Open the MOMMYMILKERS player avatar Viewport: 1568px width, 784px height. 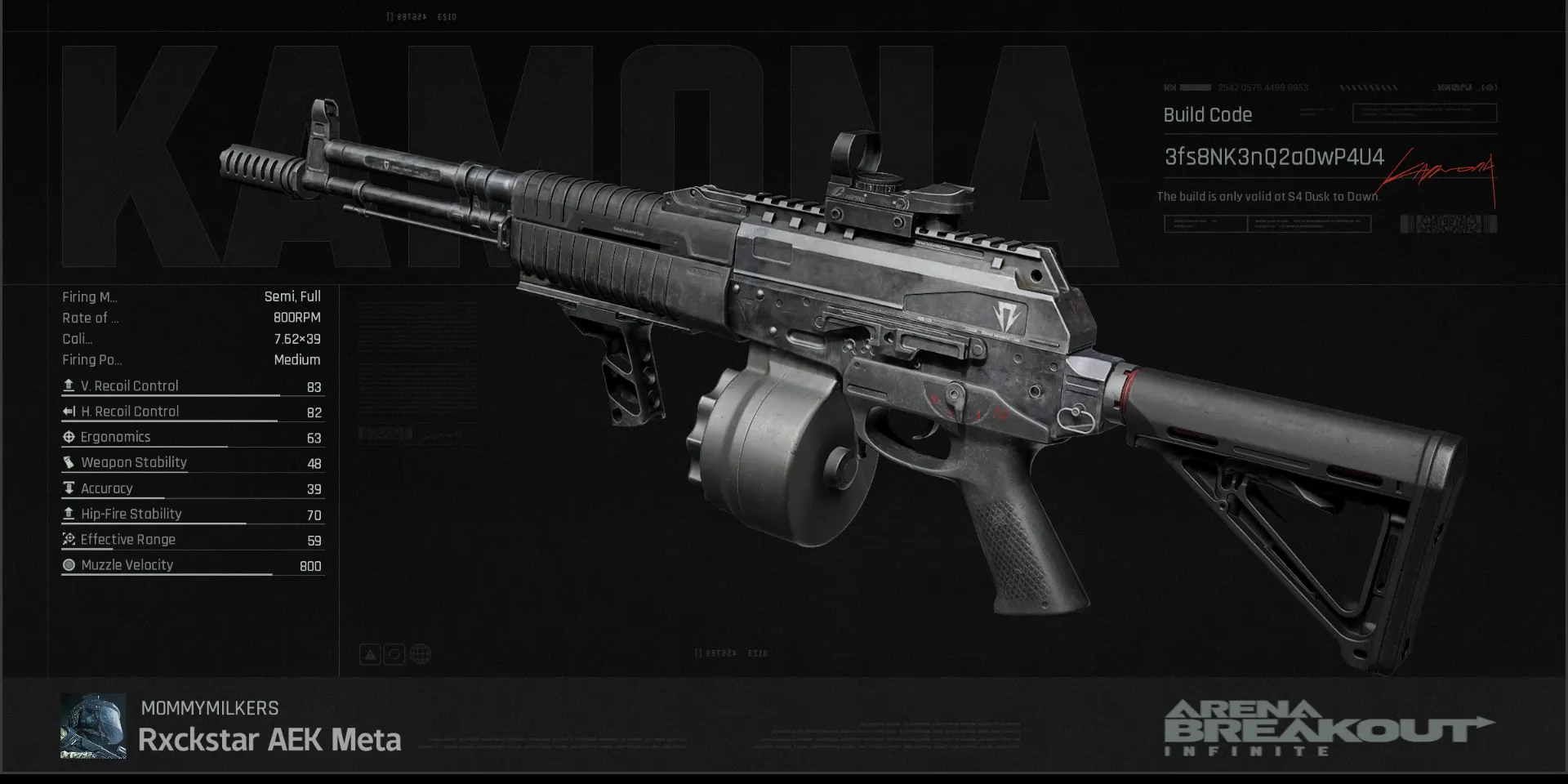[93, 726]
